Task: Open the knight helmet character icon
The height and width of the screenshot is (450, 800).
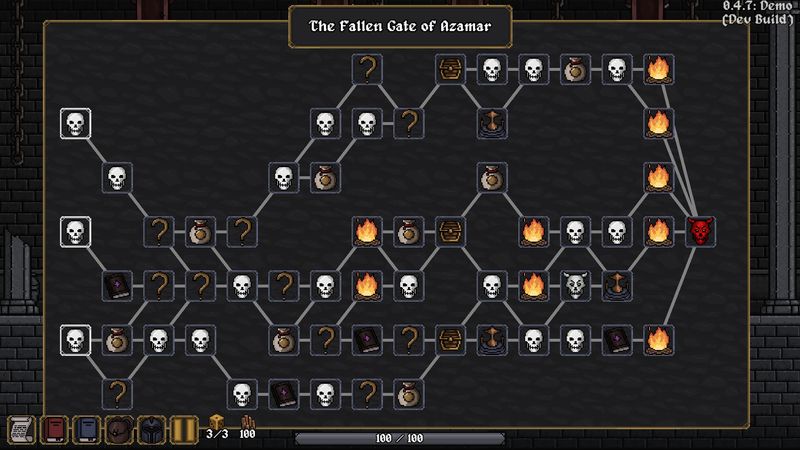Action: (151, 430)
